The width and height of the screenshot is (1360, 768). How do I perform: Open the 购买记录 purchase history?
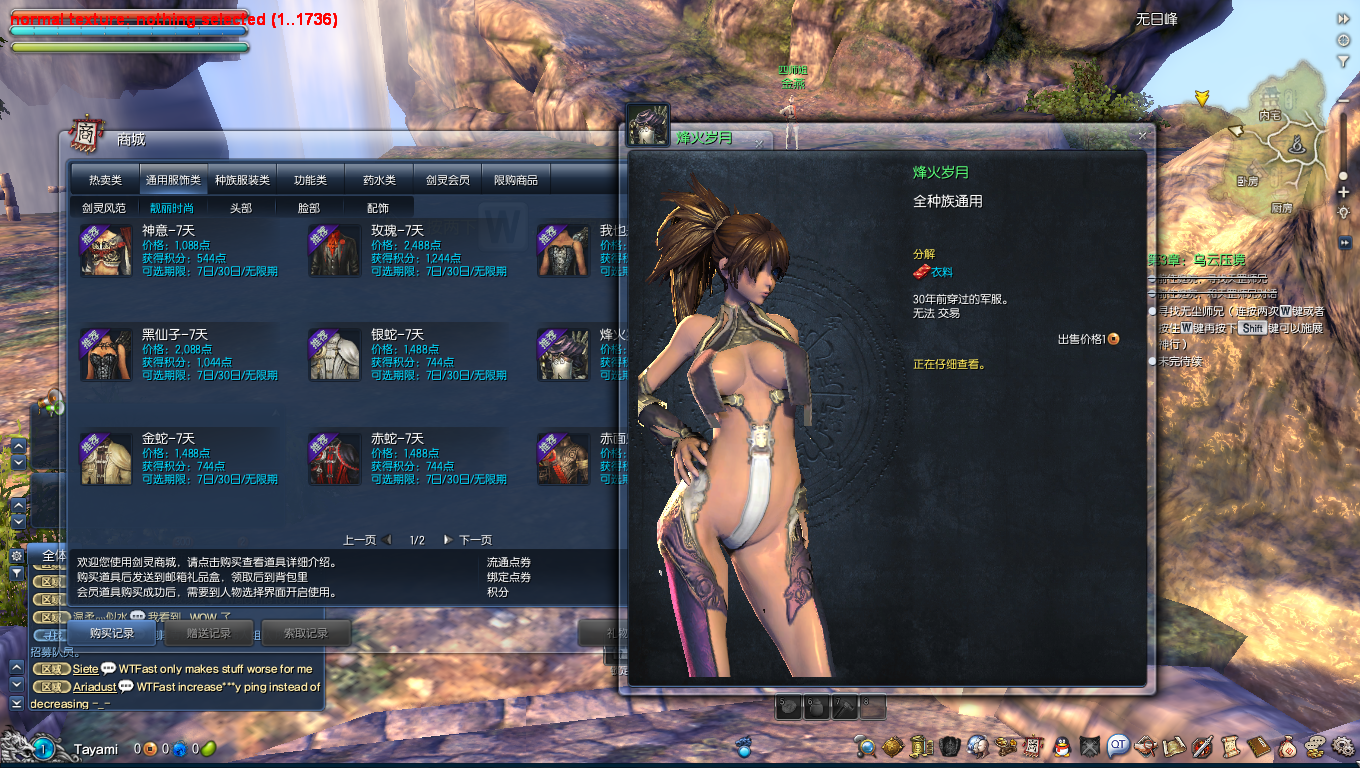click(111, 633)
